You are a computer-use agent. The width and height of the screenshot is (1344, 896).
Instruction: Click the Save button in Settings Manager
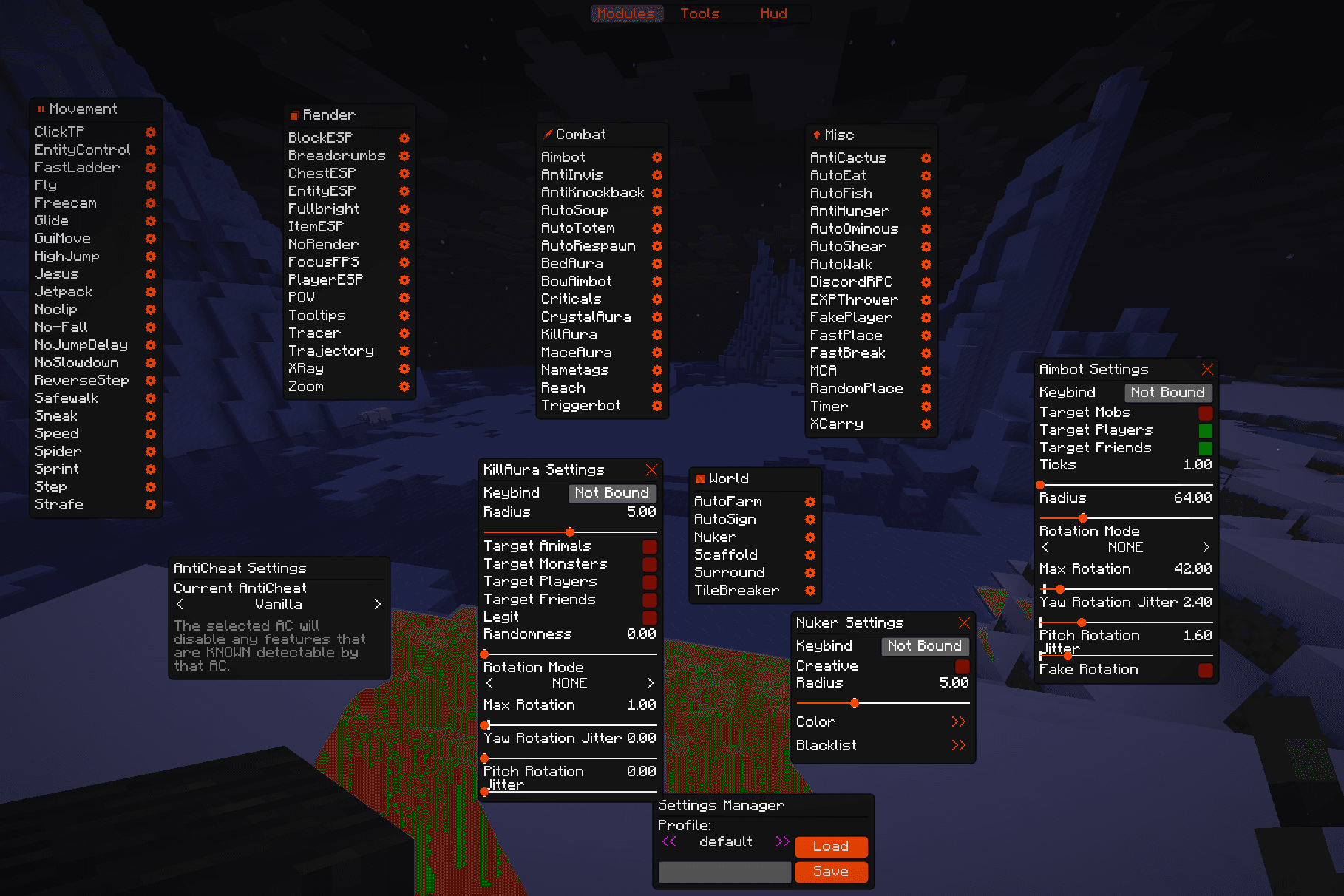point(831,872)
